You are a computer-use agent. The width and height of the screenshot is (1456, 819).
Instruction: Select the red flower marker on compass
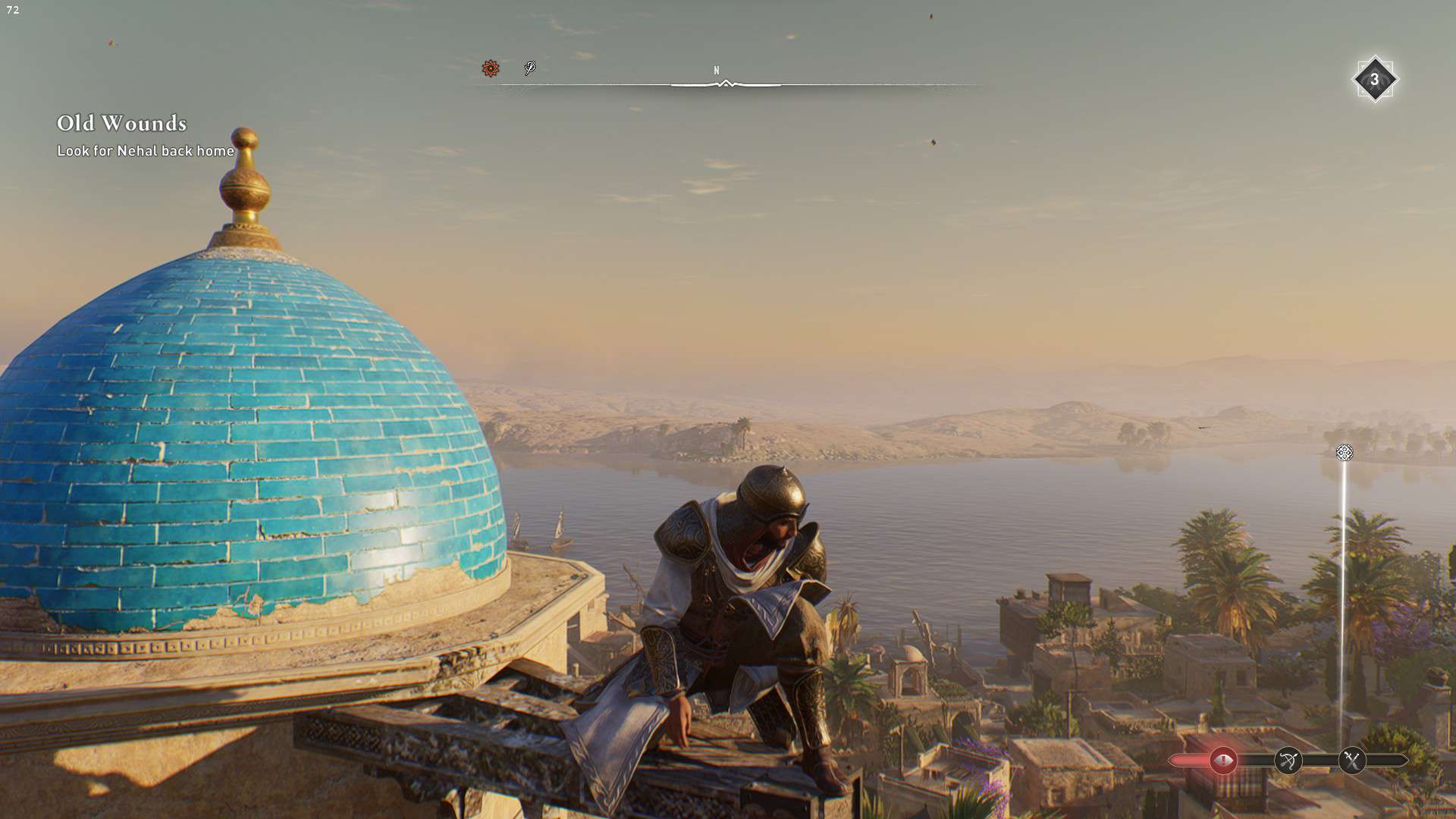click(x=491, y=69)
